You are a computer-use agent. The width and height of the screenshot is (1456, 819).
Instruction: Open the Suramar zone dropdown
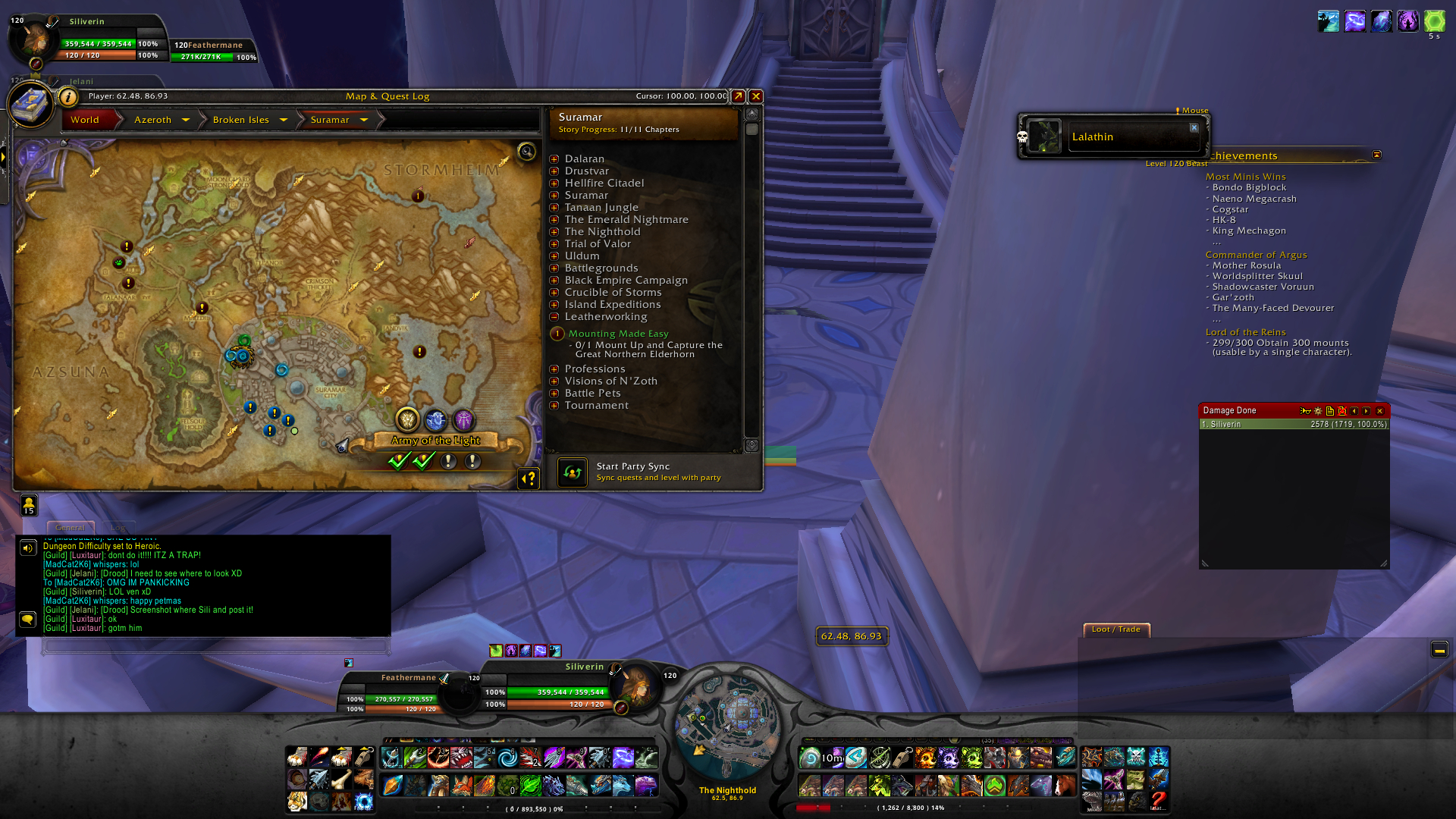pos(363,120)
